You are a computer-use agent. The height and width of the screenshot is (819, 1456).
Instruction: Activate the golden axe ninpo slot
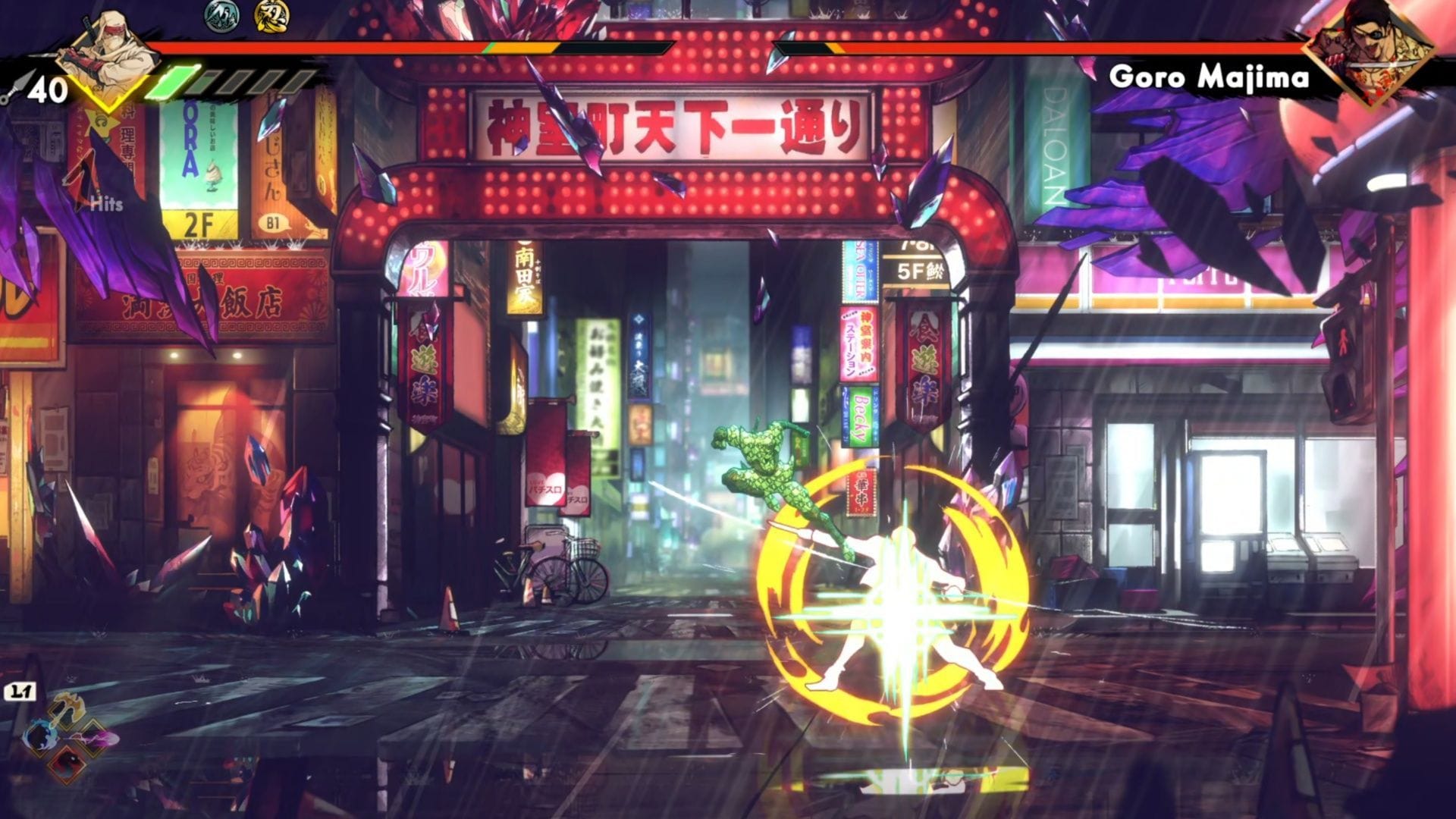click(x=67, y=709)
